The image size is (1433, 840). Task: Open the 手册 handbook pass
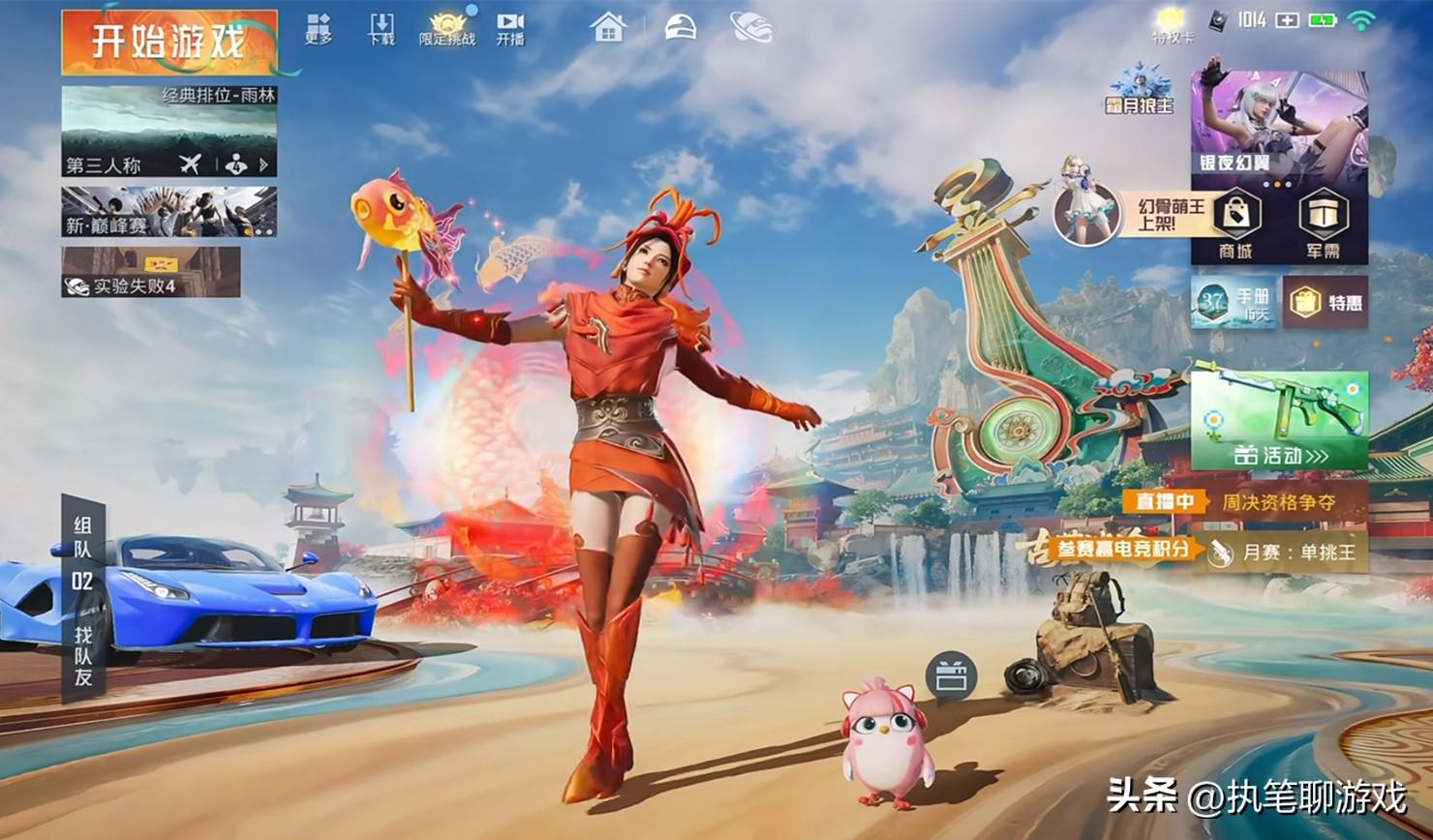(1234, 303)
